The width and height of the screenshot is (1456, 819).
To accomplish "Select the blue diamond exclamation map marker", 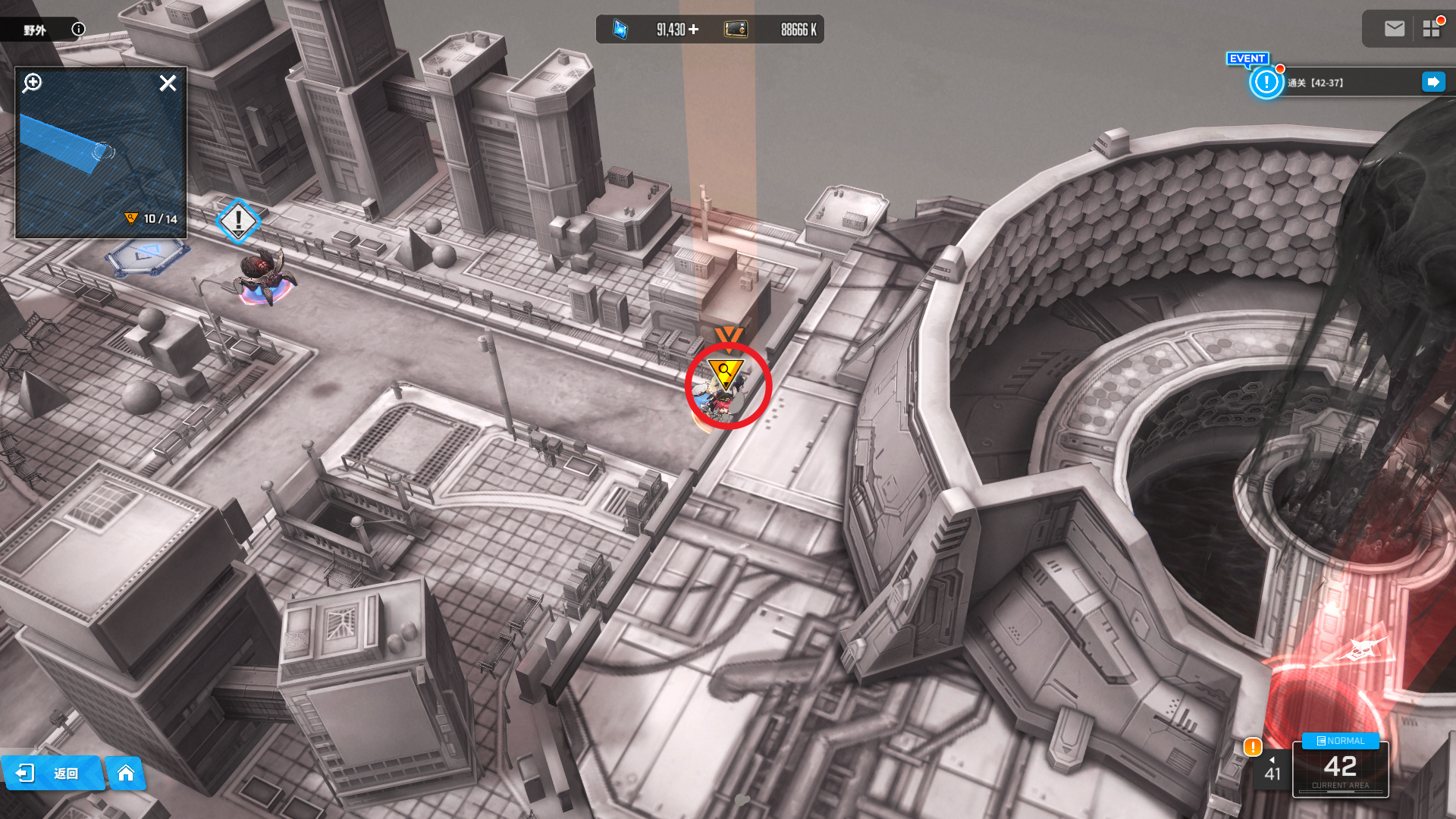I will click(x=238, y=221).
